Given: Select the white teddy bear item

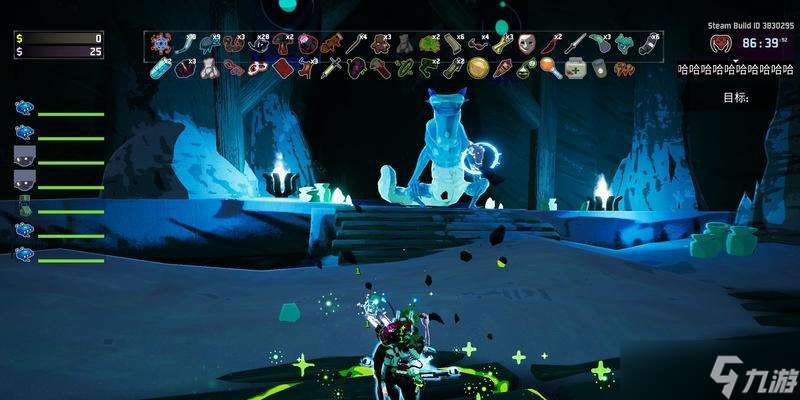Looking at the screenshot, I should pos(208,67).
